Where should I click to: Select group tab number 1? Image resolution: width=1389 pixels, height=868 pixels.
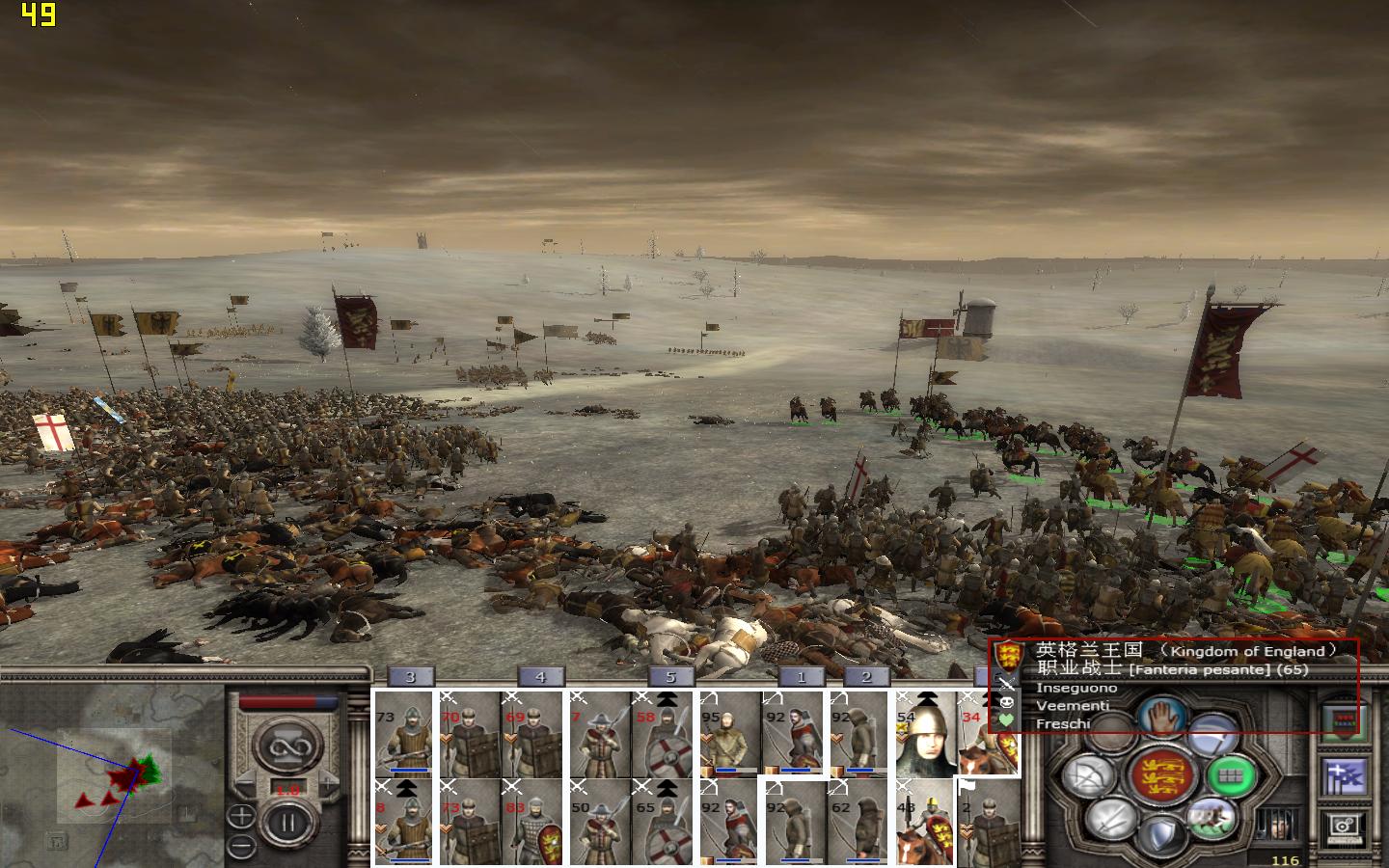click(801, 677)
